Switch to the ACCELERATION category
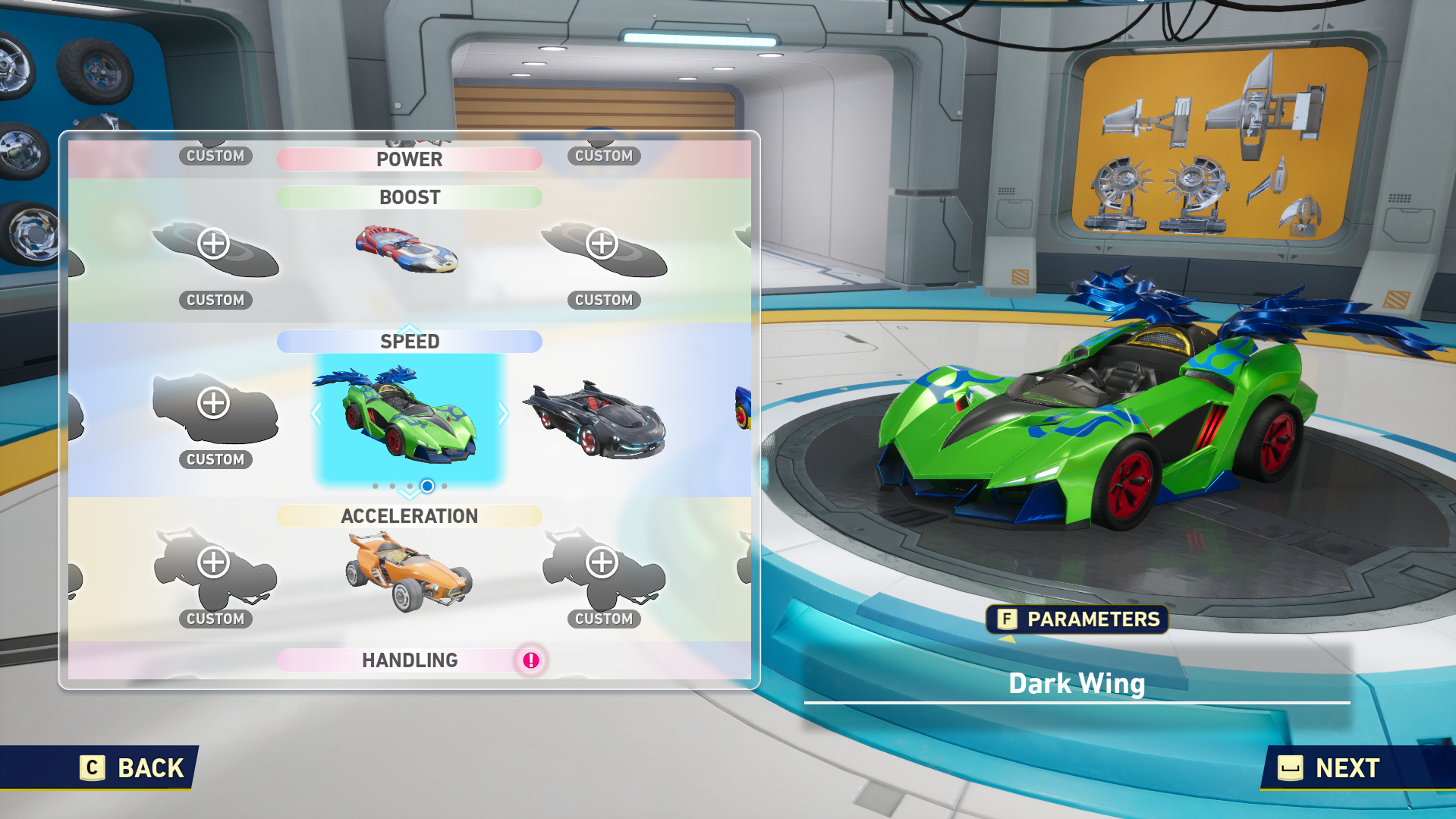The image size is (1456, 819). pos(409,516)
